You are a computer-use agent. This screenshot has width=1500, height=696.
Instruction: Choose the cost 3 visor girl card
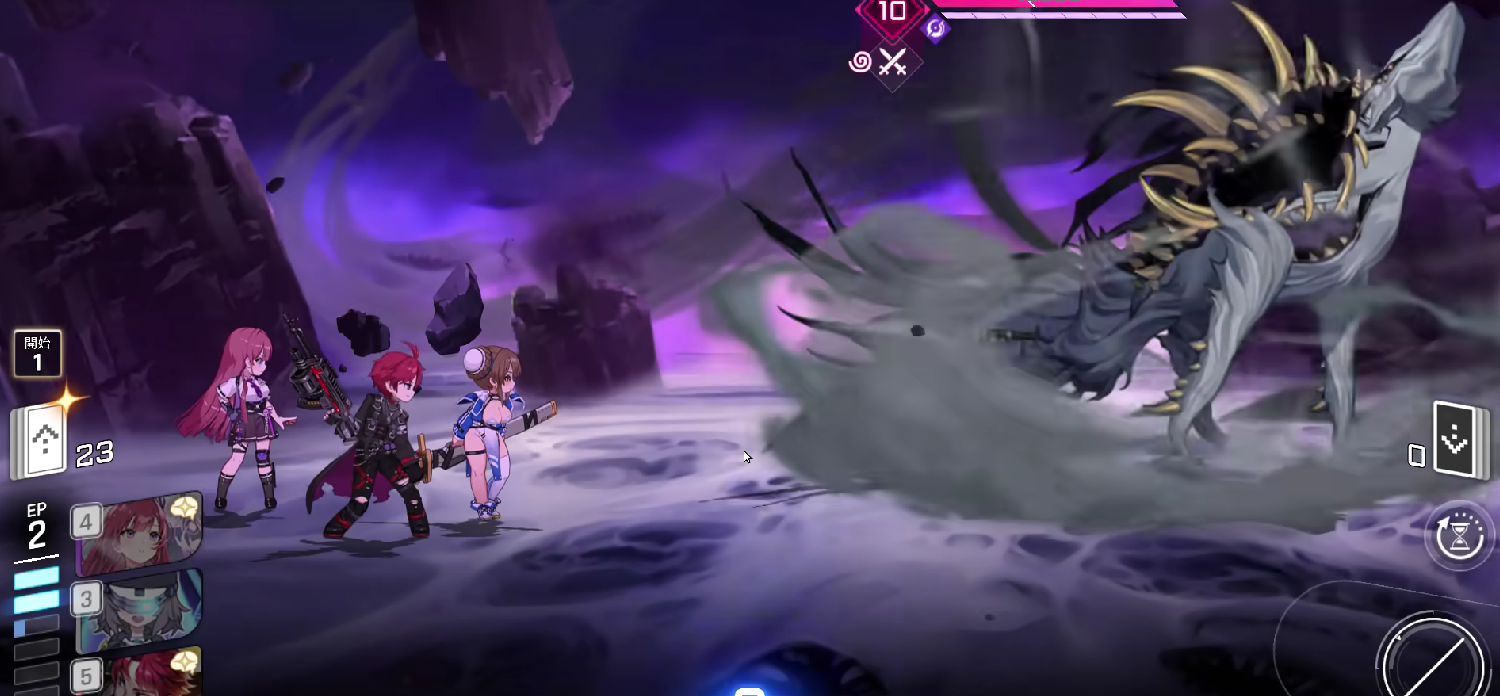(138, 609)
